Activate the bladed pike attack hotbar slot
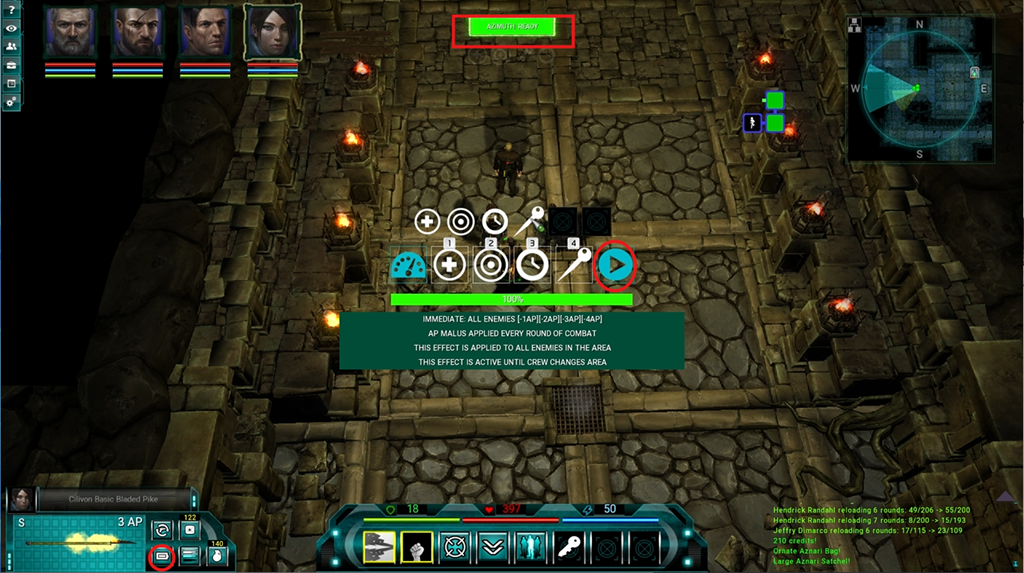Viewport: 1024px width, 573px height. 380,546
